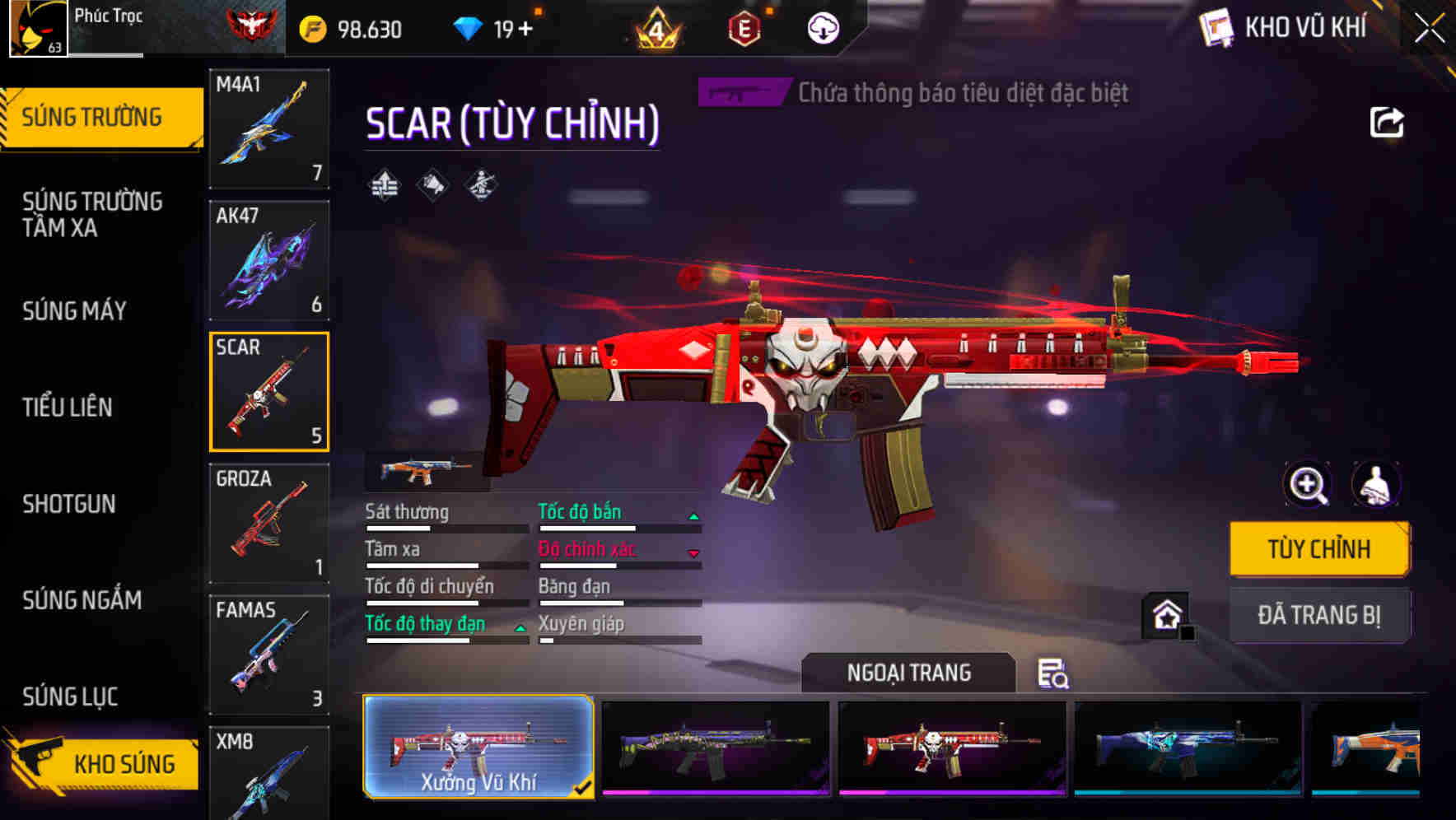Click the ĐÃ TRANG BỊ button
The width and height of the screenshot is (1456, 820).
(1318, 615)
